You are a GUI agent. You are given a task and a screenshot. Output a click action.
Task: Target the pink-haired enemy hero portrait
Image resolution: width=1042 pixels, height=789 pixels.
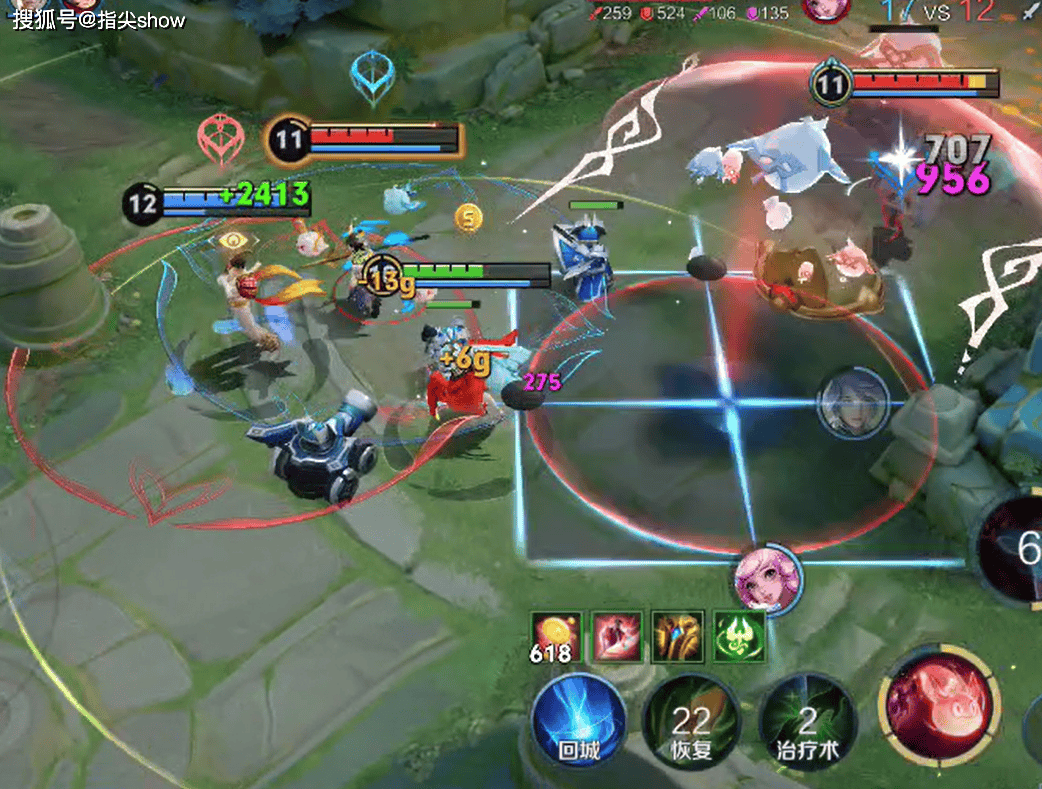point(767,581)
